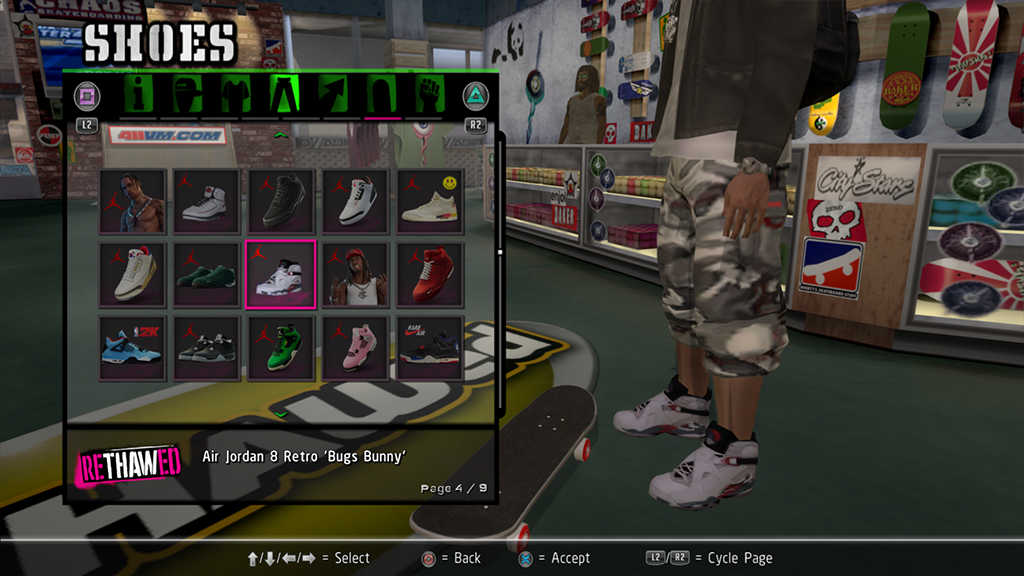This screenshot has width=1024, height=576.
Task: Click the green up arrow above the grid
Action: pyautogui.click(x=281, y=134)
